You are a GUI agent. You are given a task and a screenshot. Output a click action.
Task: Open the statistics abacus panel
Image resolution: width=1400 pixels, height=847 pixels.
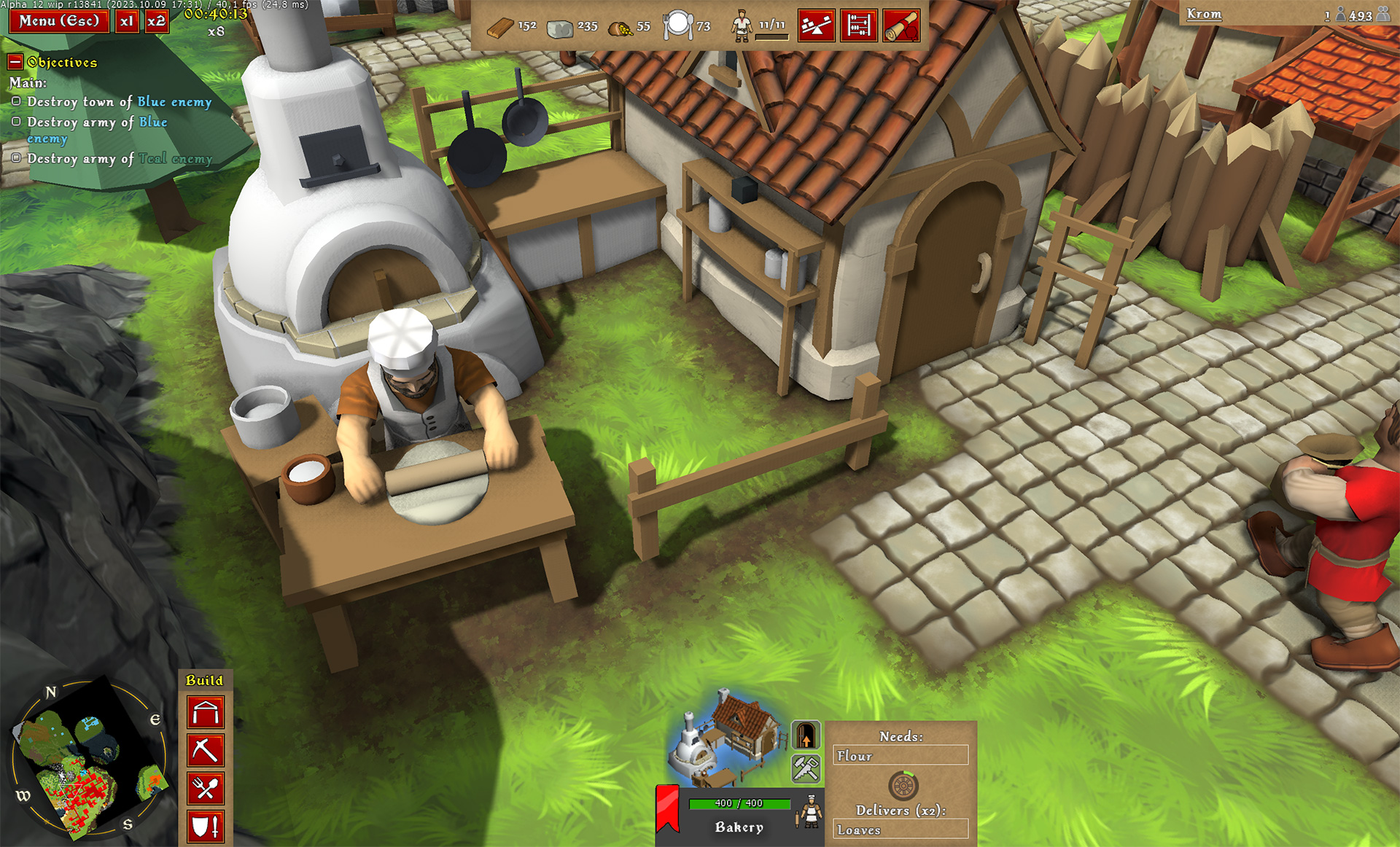(x=859, y=24)
